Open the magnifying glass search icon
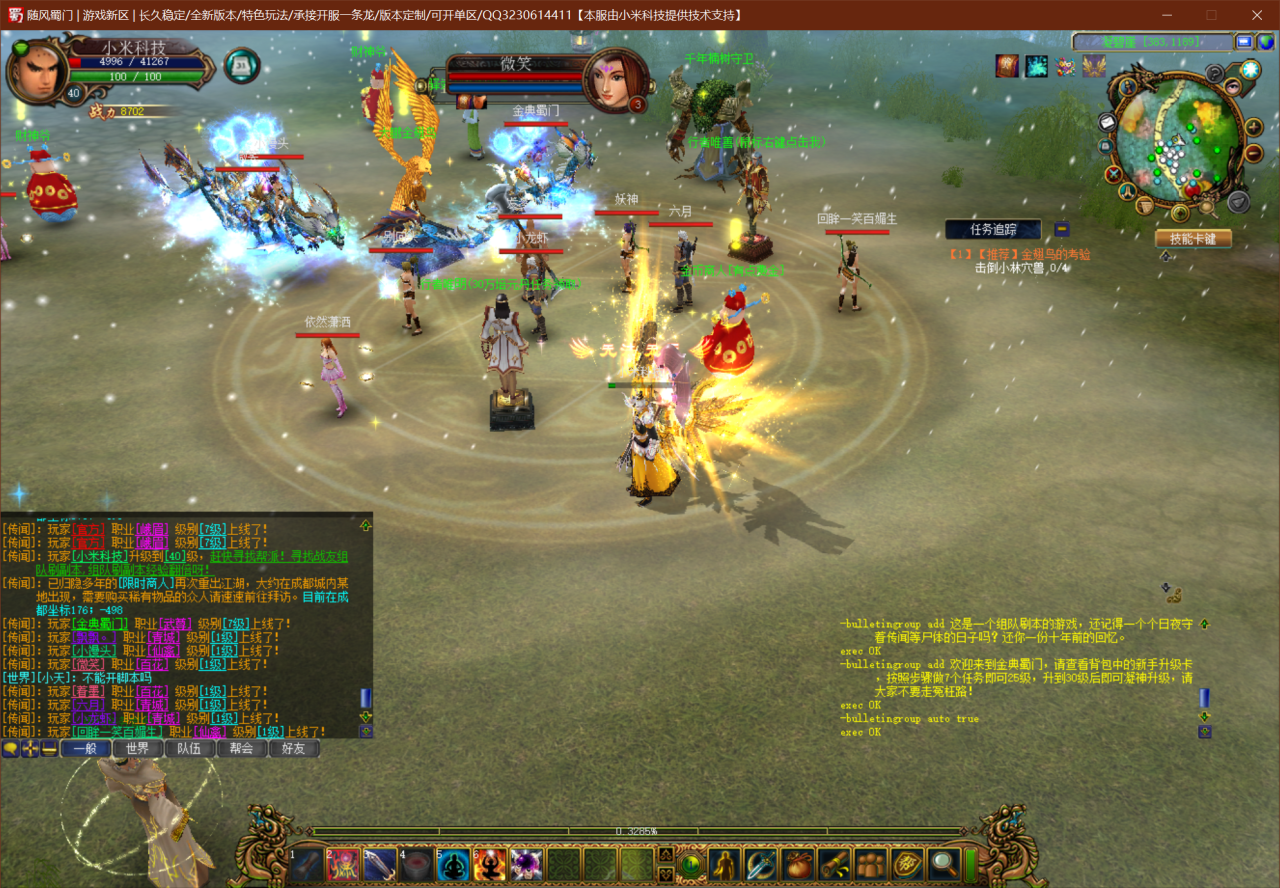 [943, 865]
